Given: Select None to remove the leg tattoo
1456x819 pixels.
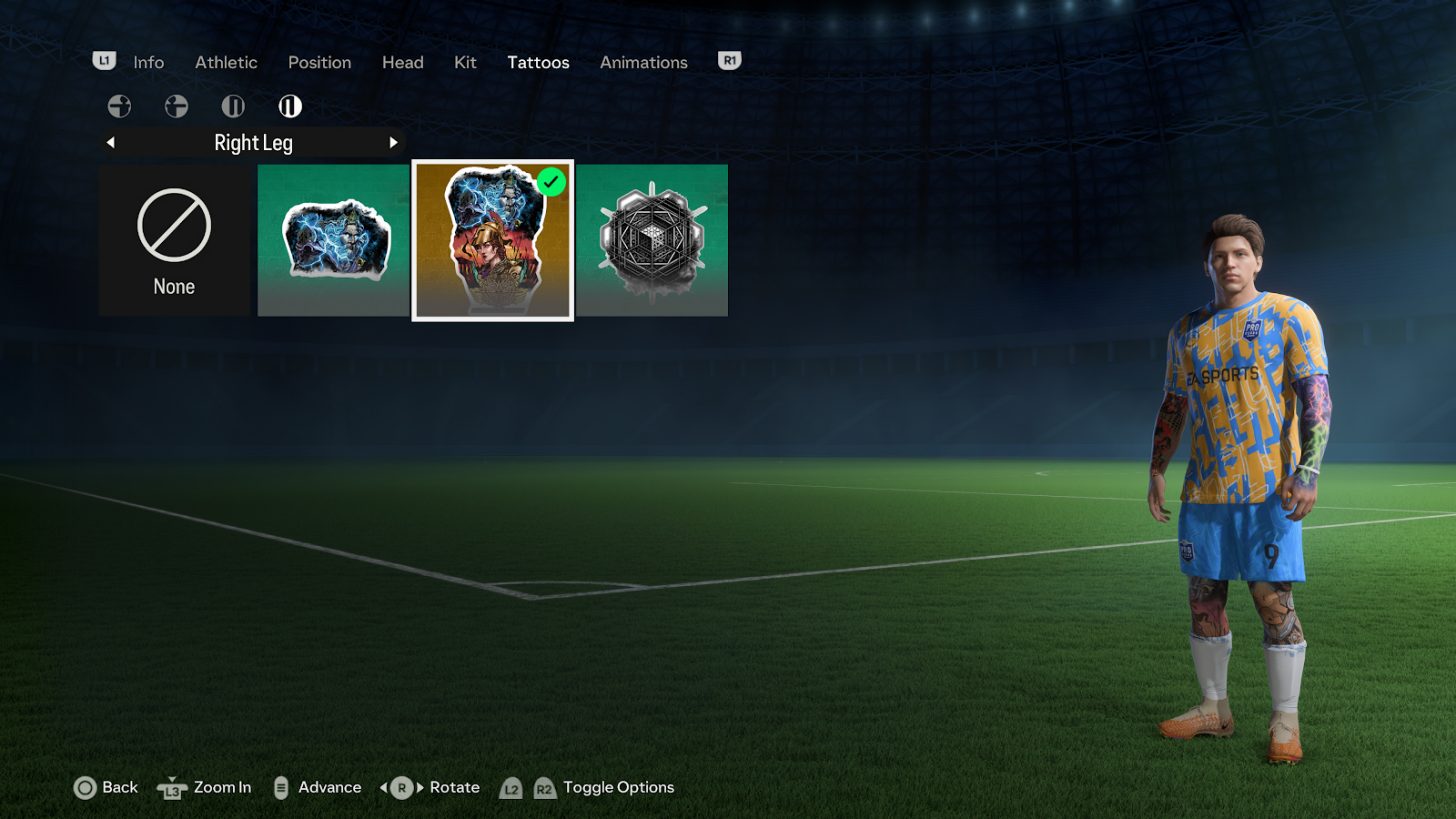Looking at the screenshot, I should 174,239.
